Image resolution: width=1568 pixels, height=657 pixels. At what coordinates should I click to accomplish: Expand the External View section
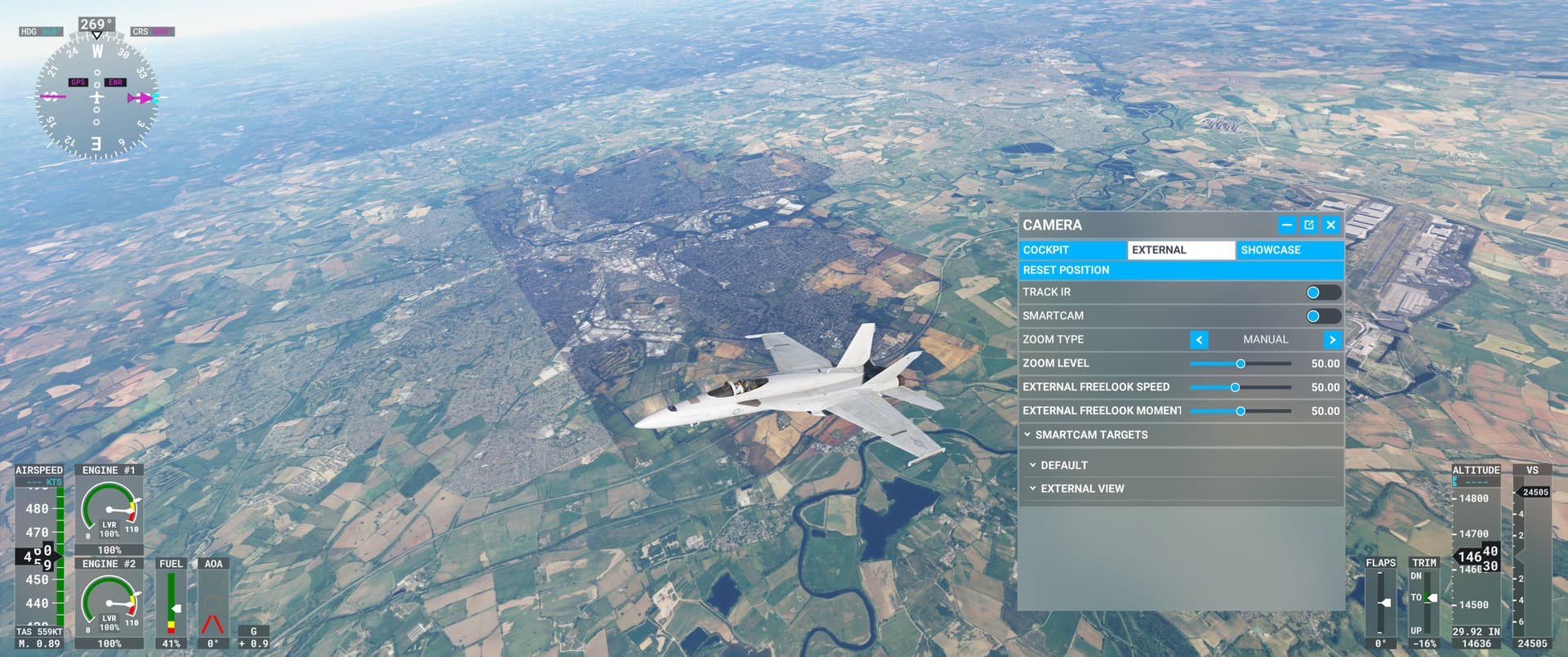pyautogui.click(x=1081, y=489)
